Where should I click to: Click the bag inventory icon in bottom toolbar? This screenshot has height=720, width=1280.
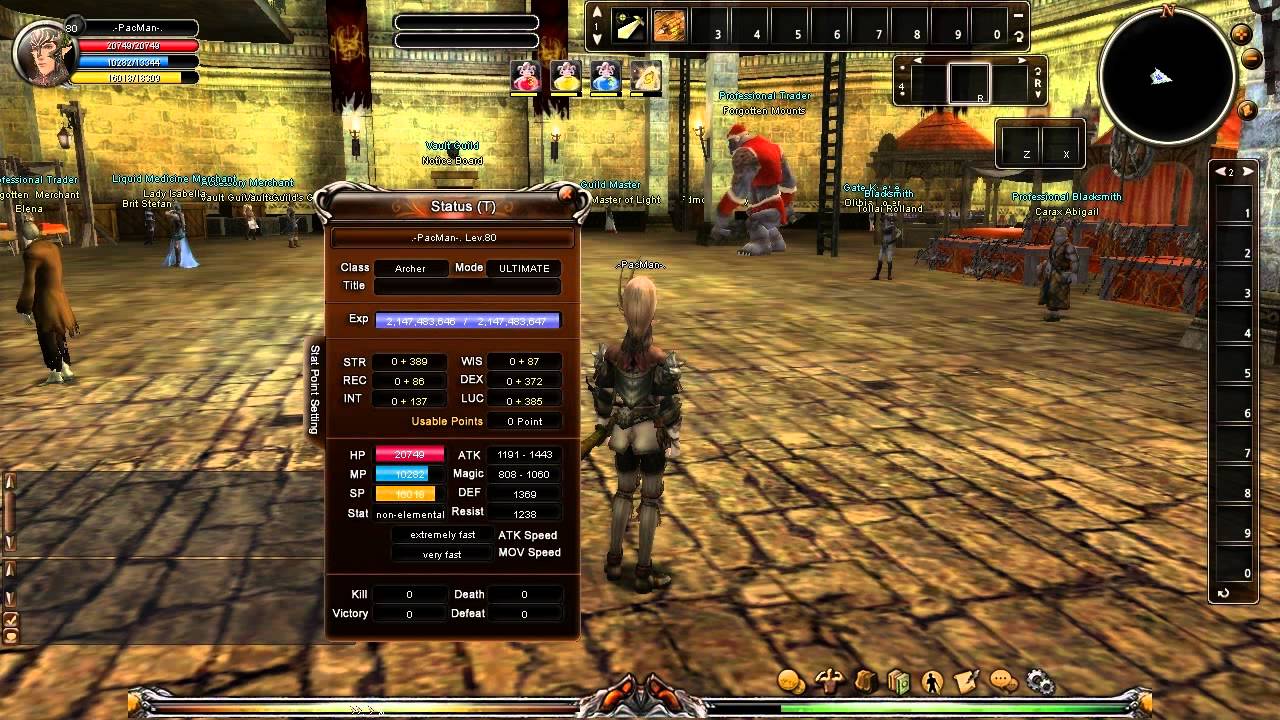click(x=867, y=678)
